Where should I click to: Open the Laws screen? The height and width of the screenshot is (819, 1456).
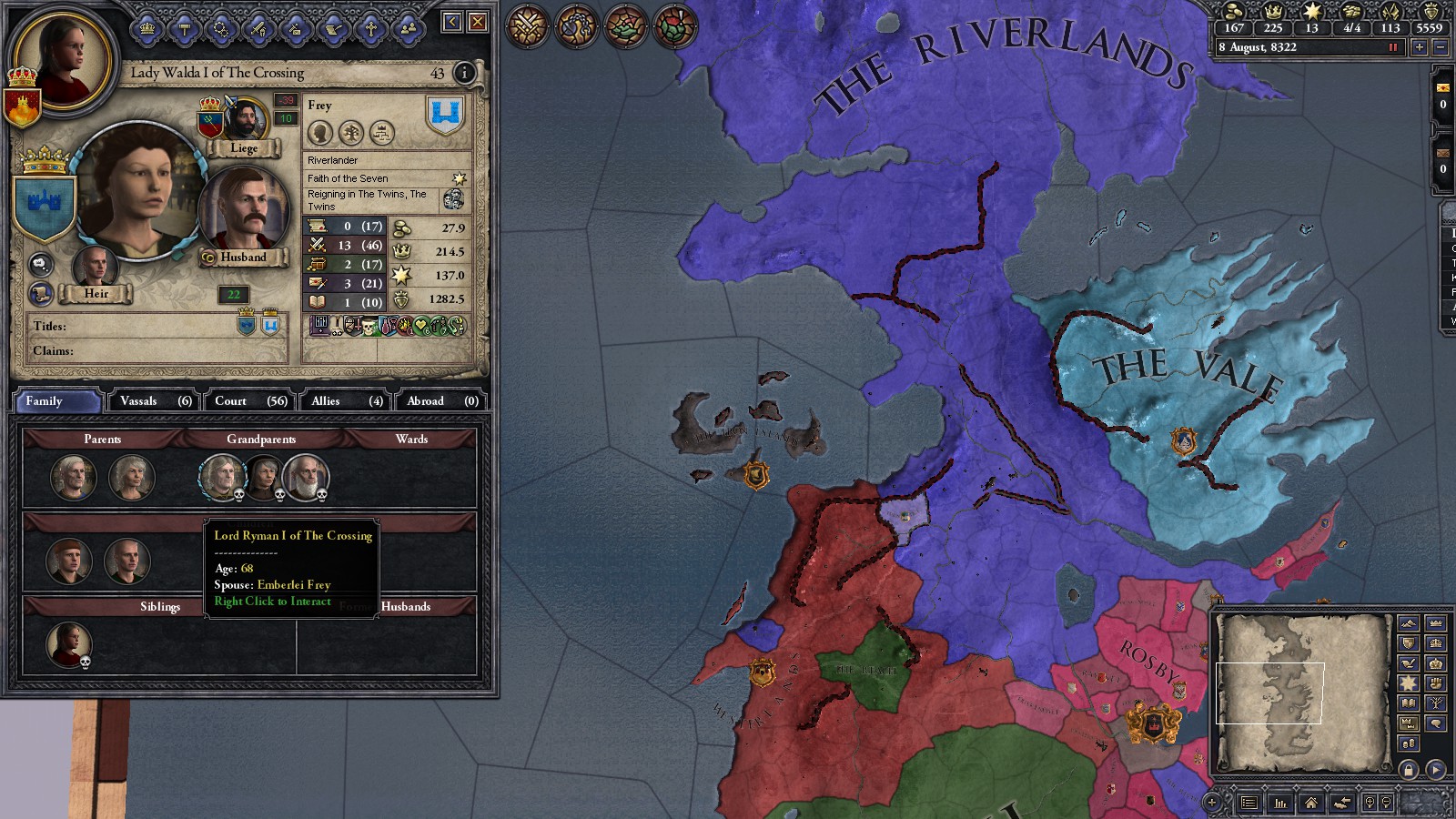click(183, 27)
